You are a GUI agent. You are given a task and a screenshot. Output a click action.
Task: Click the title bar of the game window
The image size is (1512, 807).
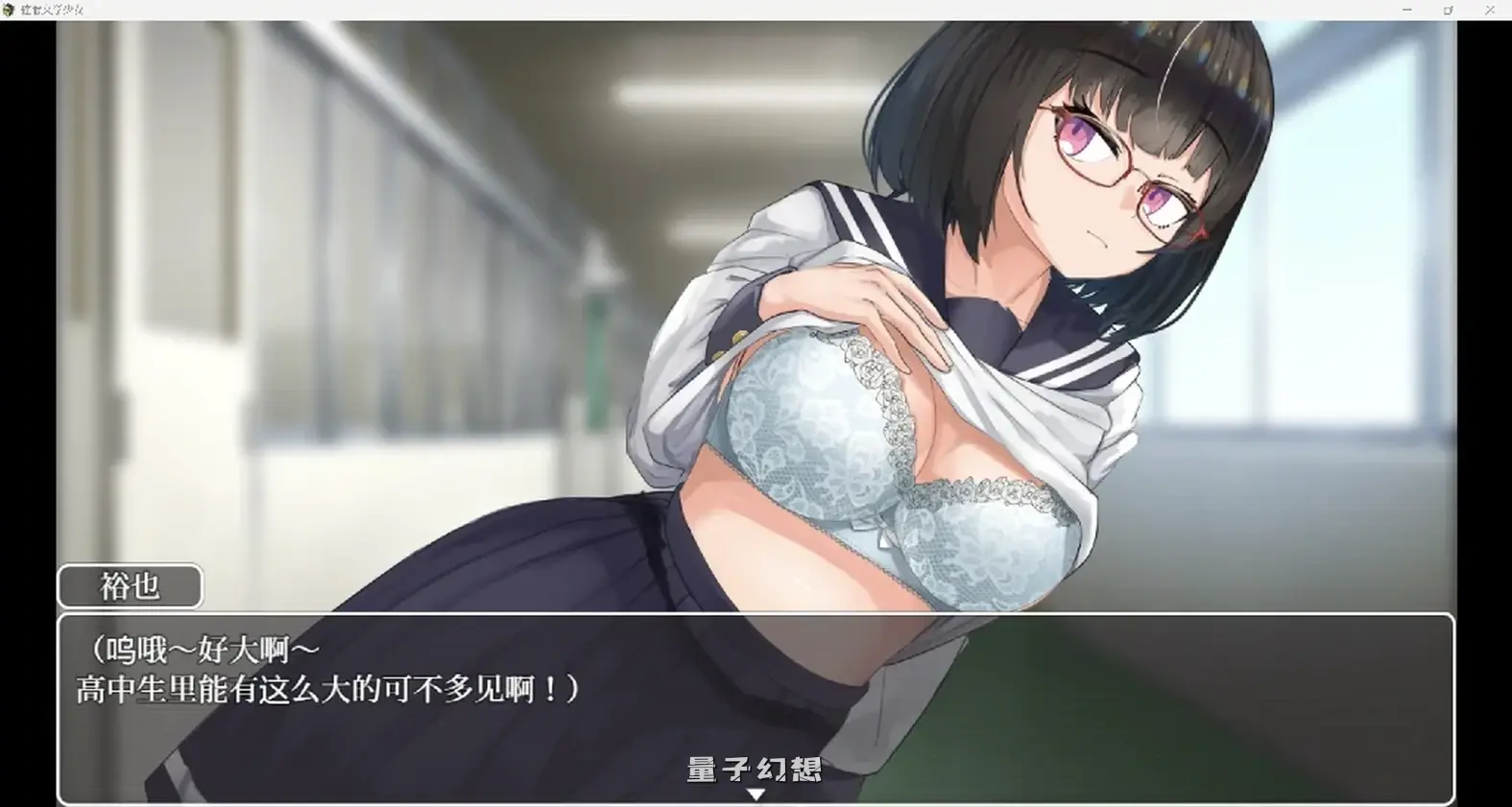(672, 10)
